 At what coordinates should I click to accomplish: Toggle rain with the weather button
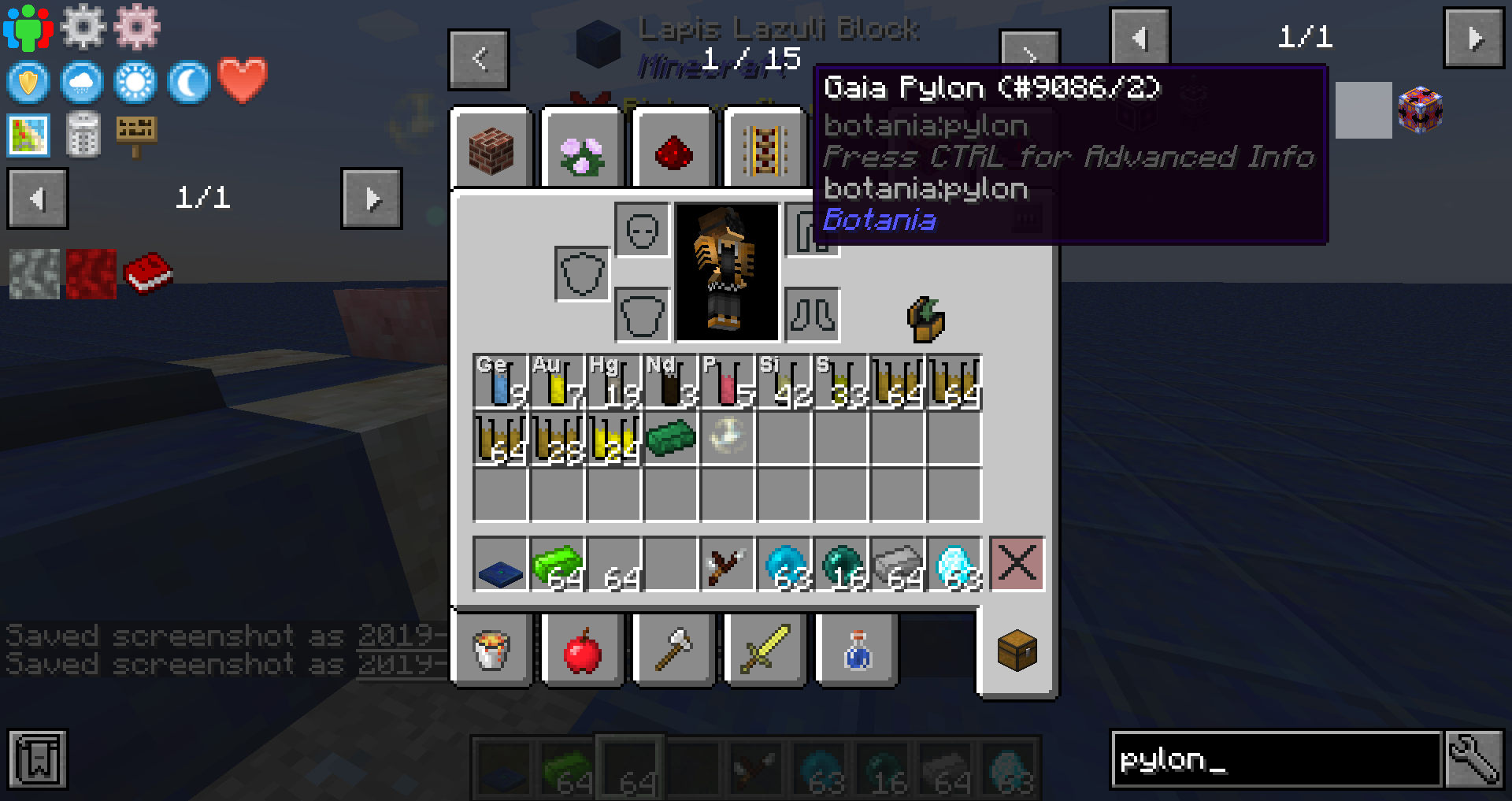pos(82,82)
